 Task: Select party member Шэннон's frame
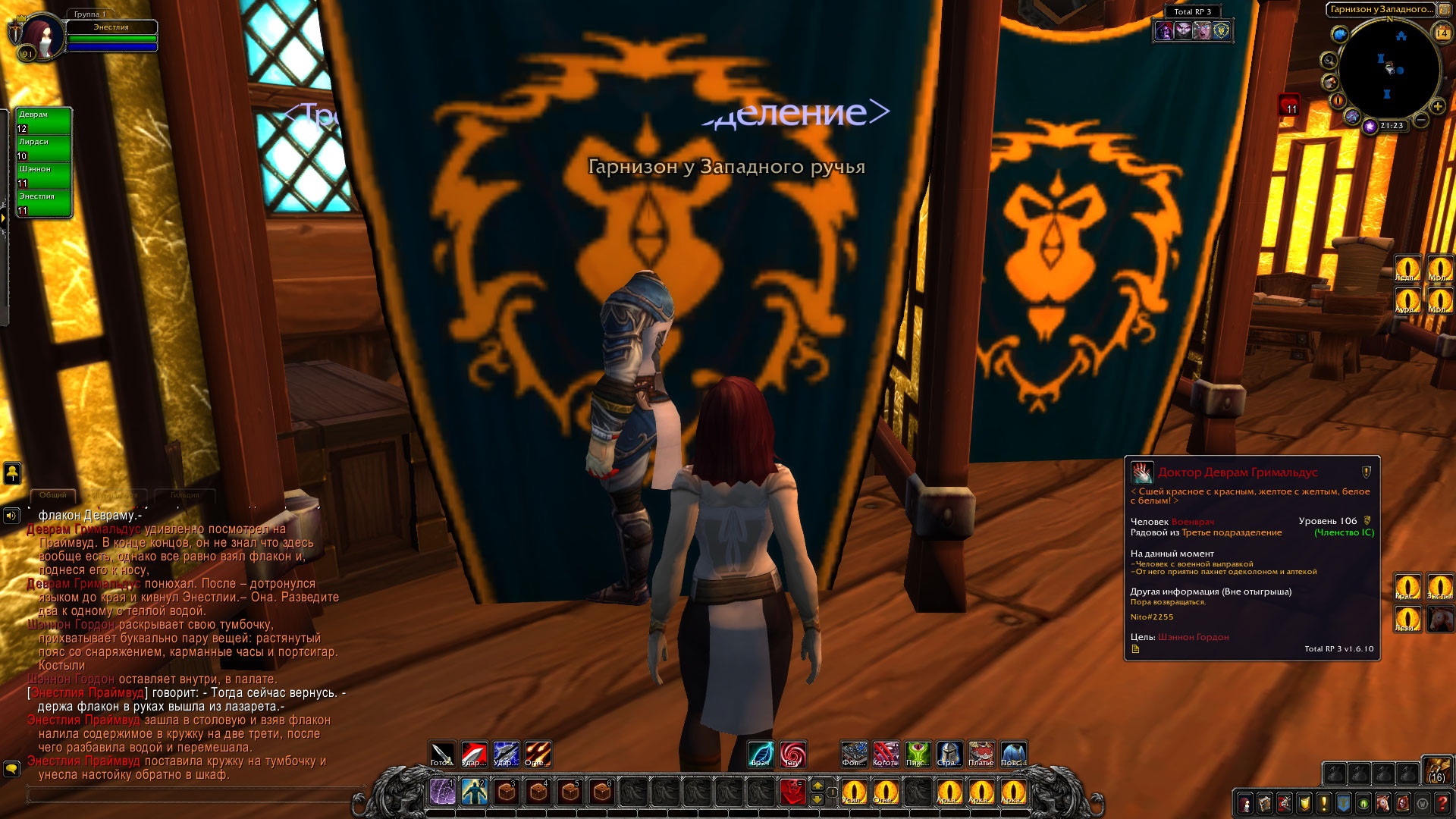tap(44, 175)
